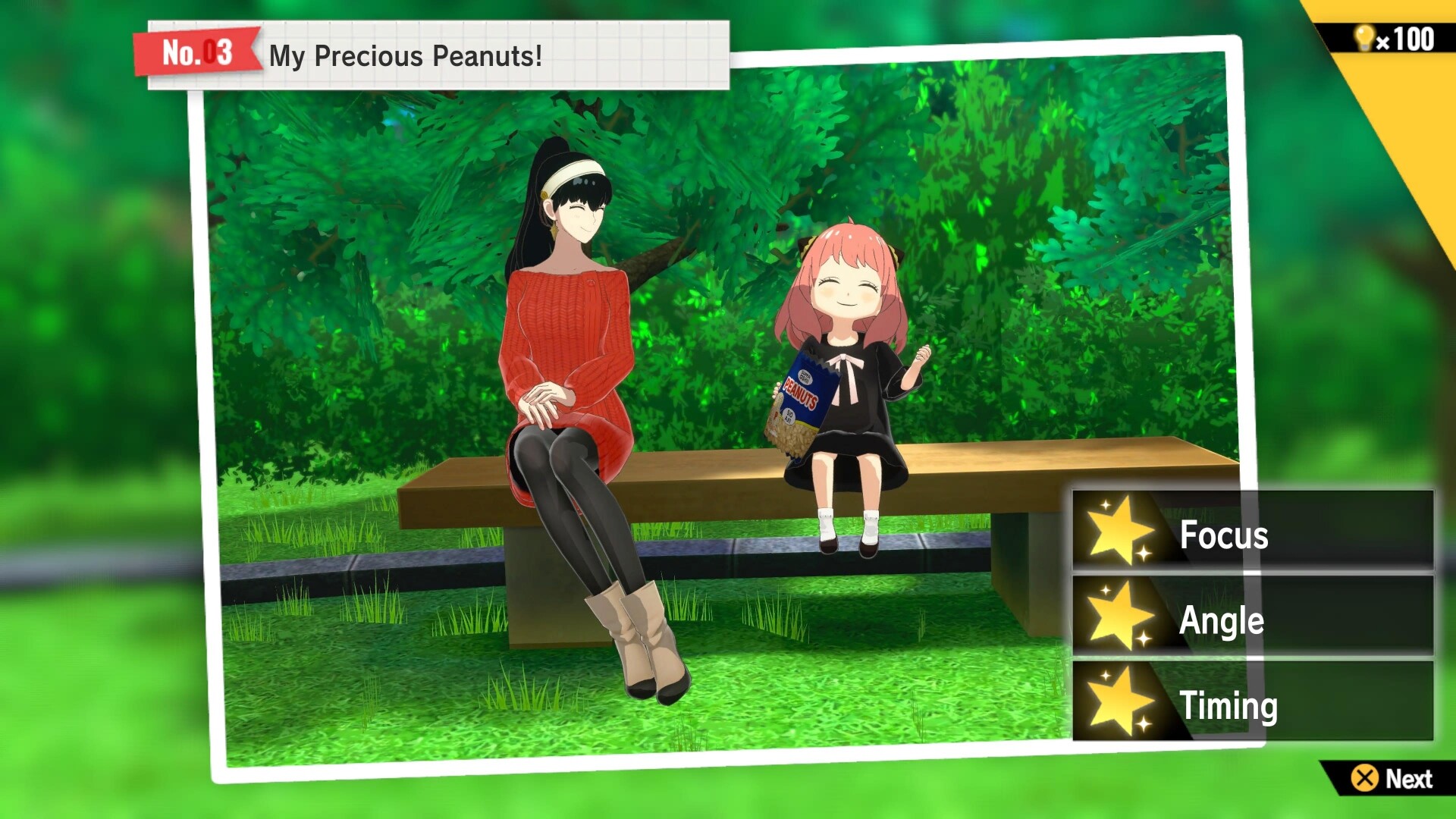Continue with the Next button
Image resolution: width=1456 pixels, height=819 pixels.
click(1392, 778)
